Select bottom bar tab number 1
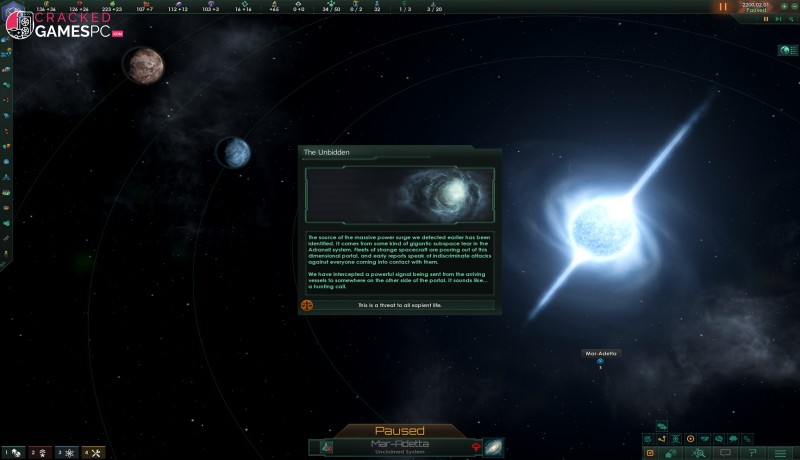The image size is (800, 460). (13, 453)
